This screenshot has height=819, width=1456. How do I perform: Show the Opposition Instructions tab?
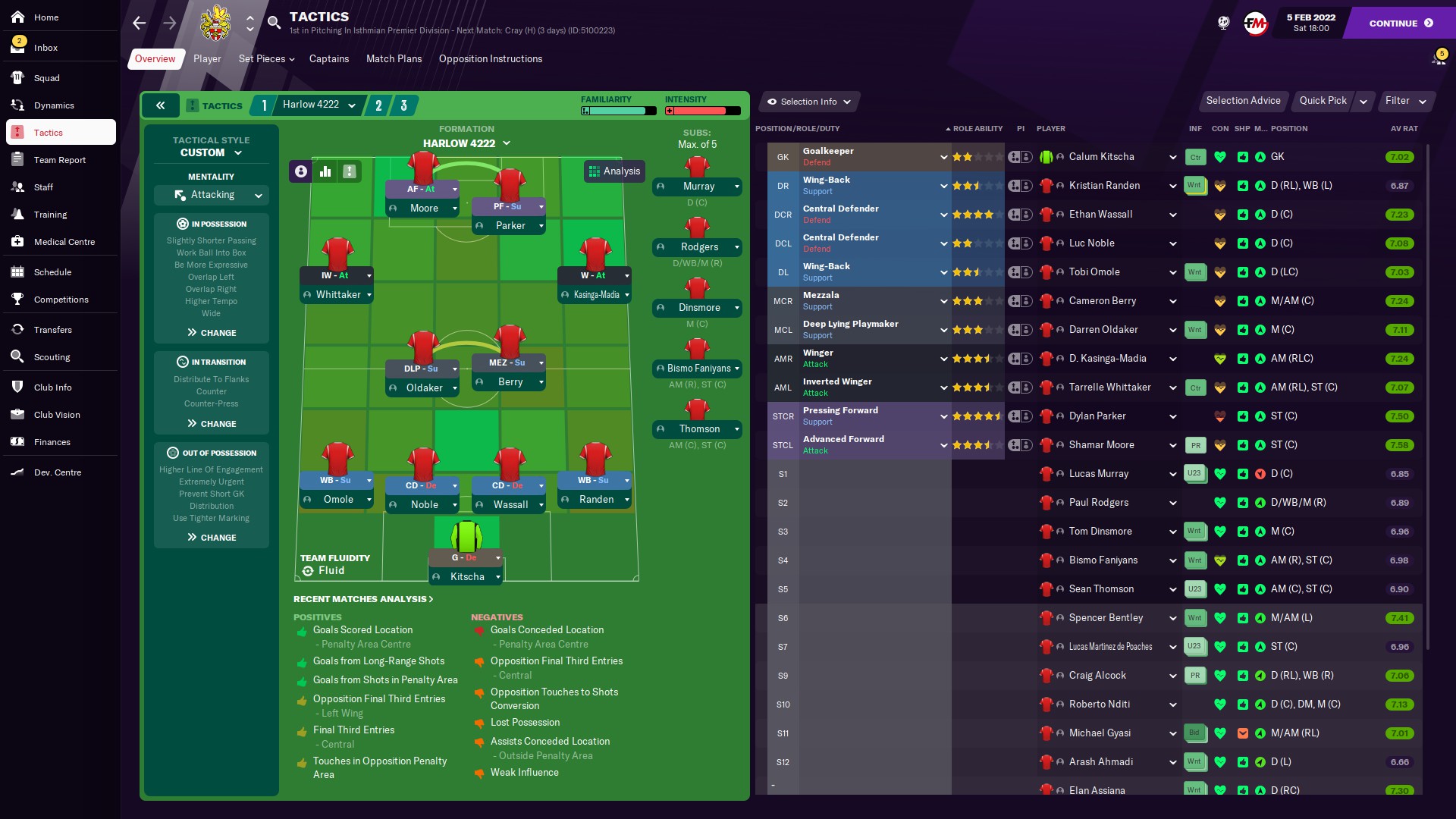click(x=490, y=59)
